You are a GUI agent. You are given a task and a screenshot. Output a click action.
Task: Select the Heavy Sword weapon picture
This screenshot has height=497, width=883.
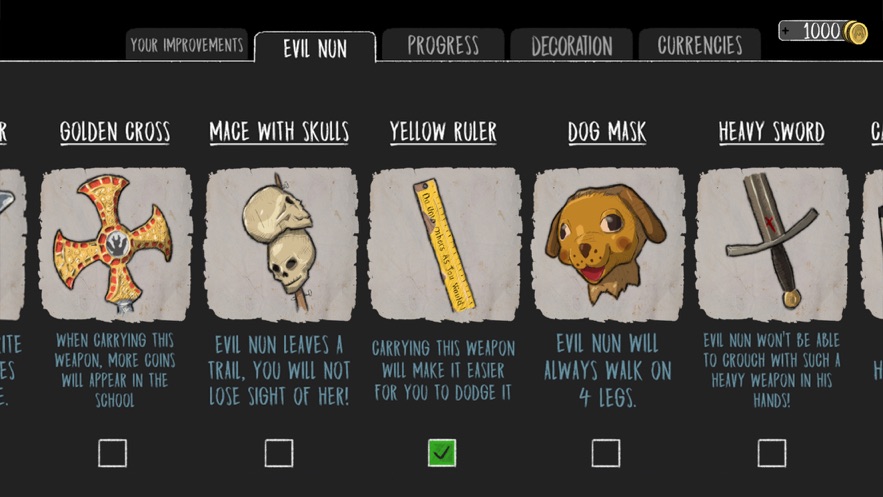772,244
